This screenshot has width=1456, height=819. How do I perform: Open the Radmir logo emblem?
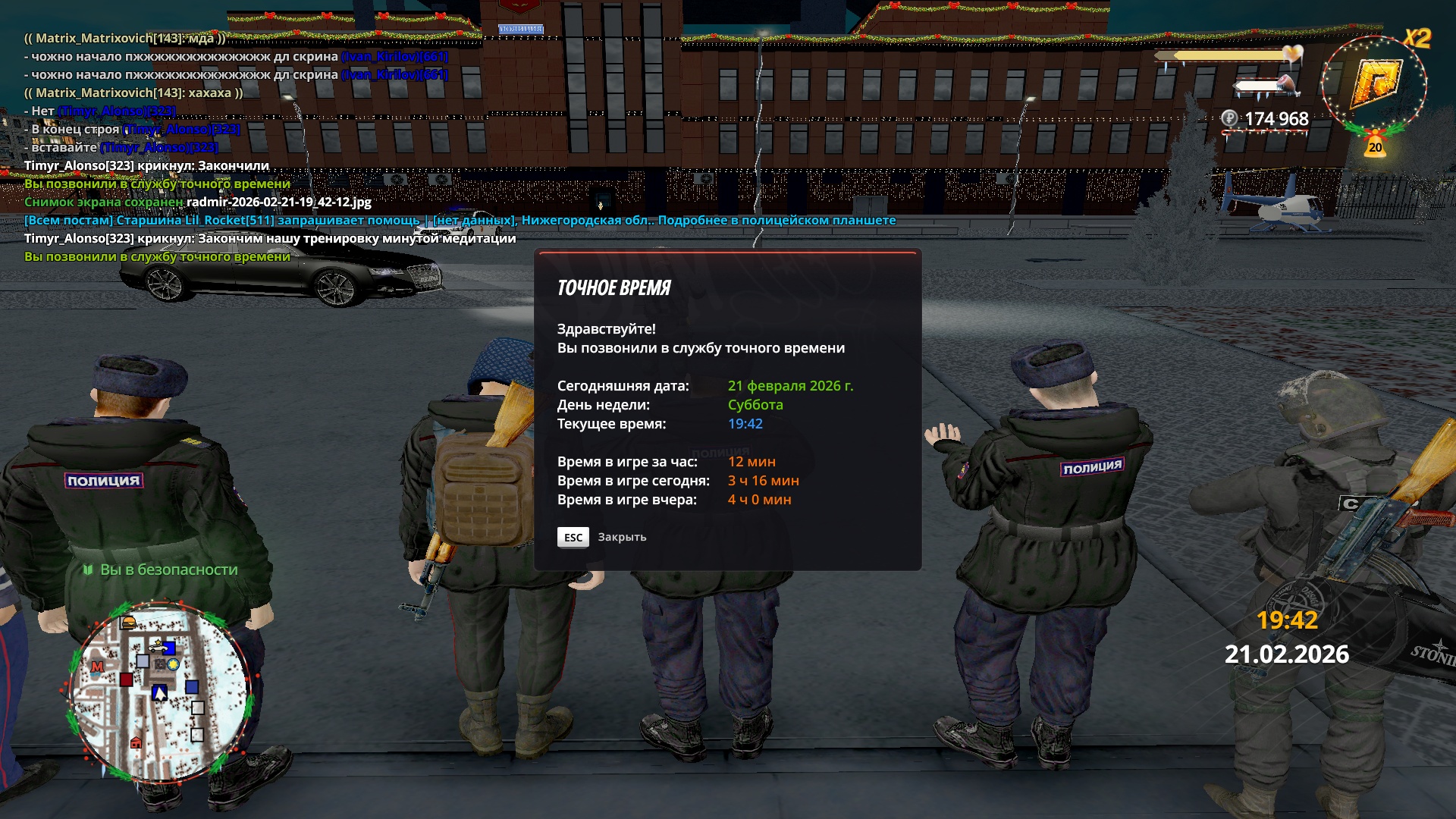click(1375, 83)
